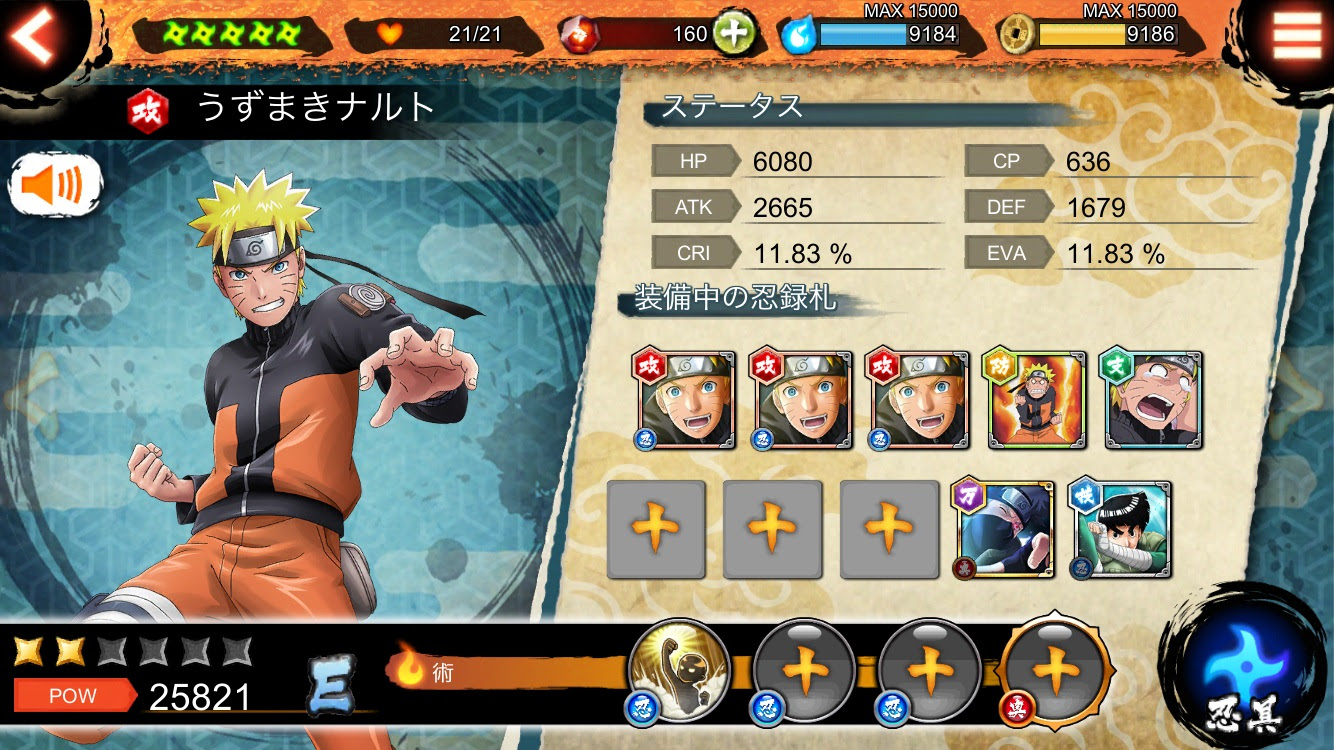Go back with the top-left arrow

37,38
